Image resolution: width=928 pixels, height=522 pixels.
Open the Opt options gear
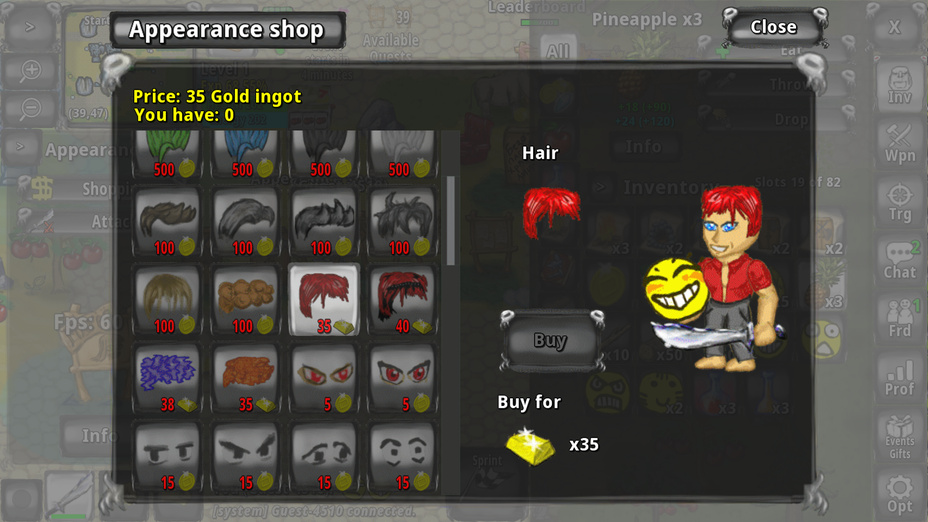(x=899, y=493)
